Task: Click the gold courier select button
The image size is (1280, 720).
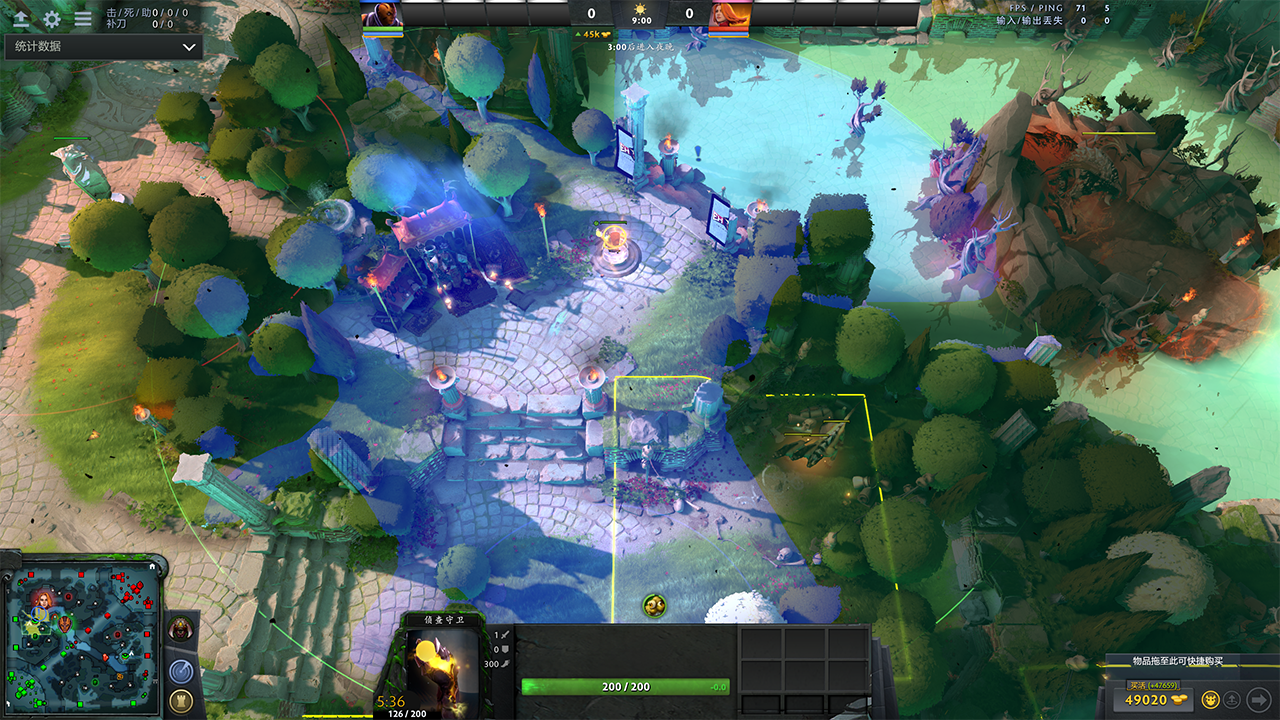Action: coord(1210,699)
